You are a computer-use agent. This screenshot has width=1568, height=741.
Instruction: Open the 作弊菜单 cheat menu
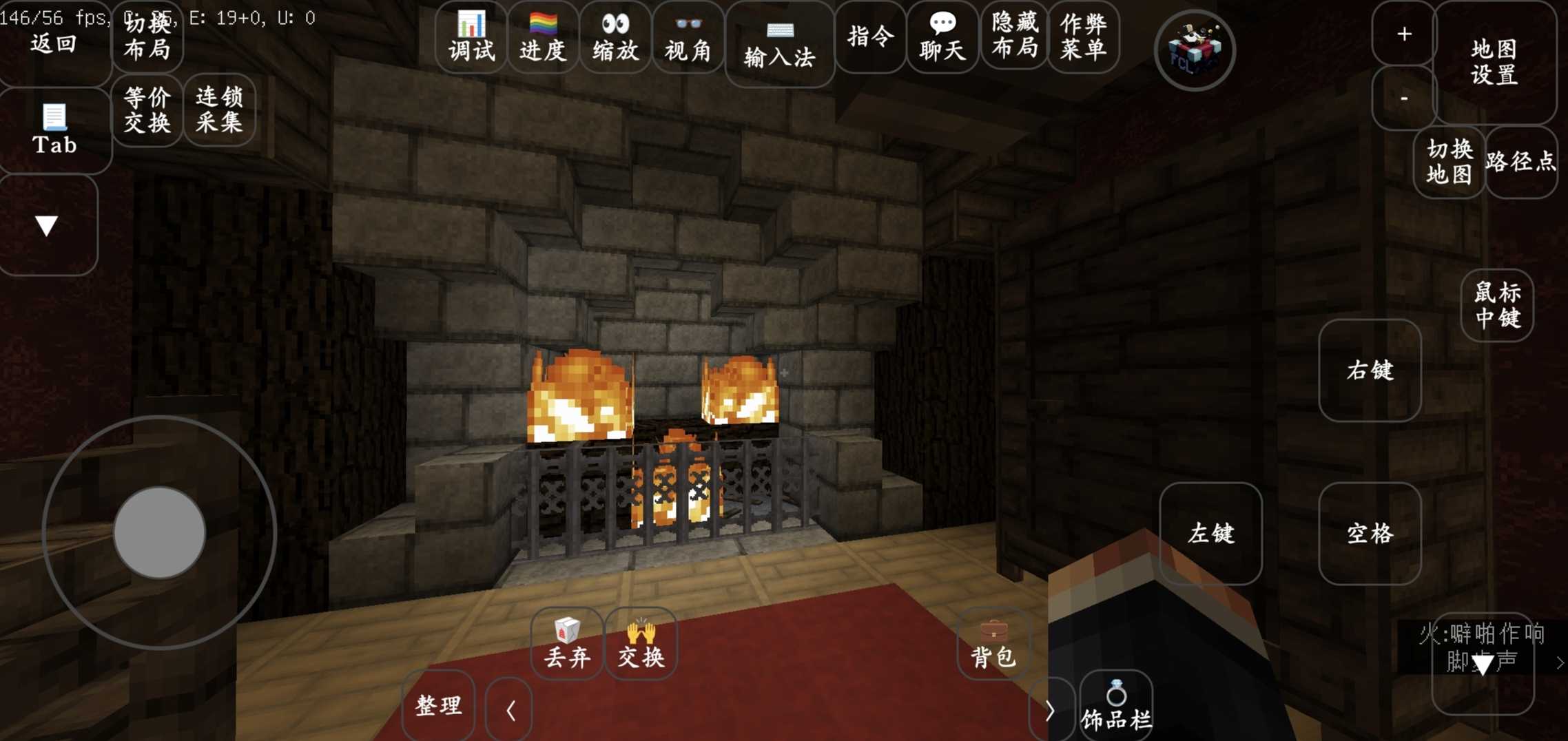point(1084,36)
